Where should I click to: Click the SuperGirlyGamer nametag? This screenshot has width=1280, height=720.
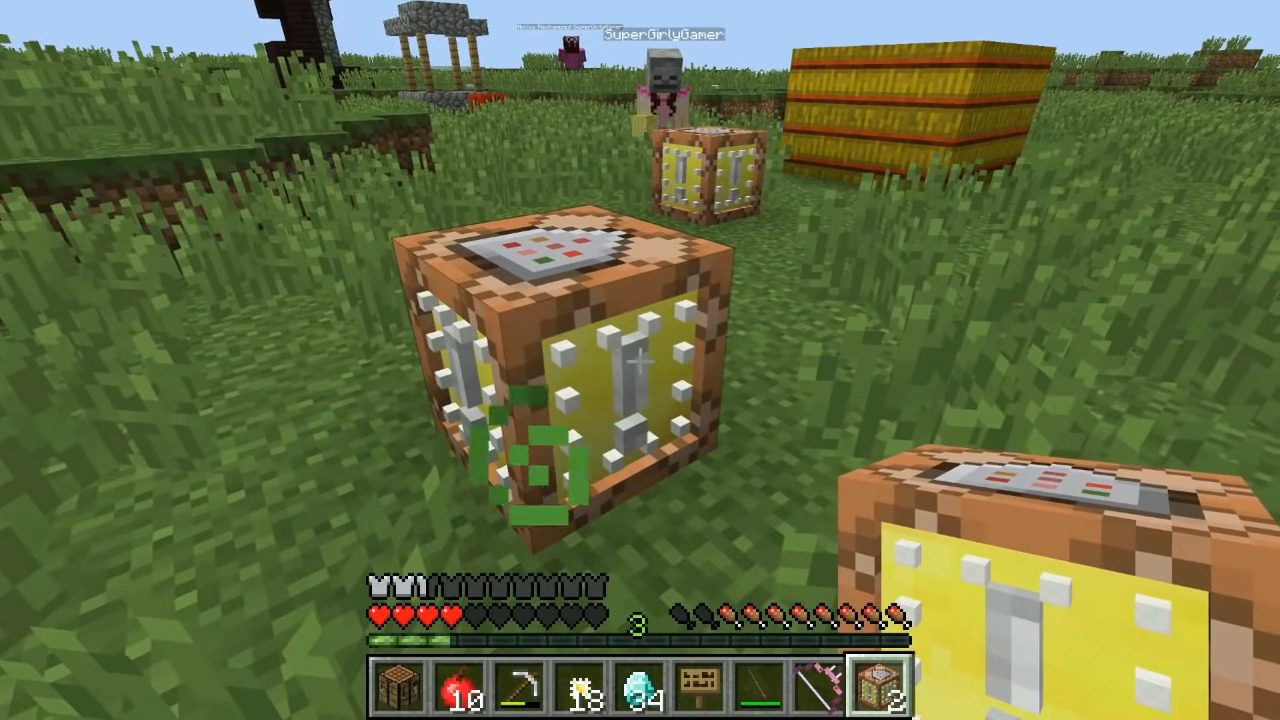pos(663,34)
